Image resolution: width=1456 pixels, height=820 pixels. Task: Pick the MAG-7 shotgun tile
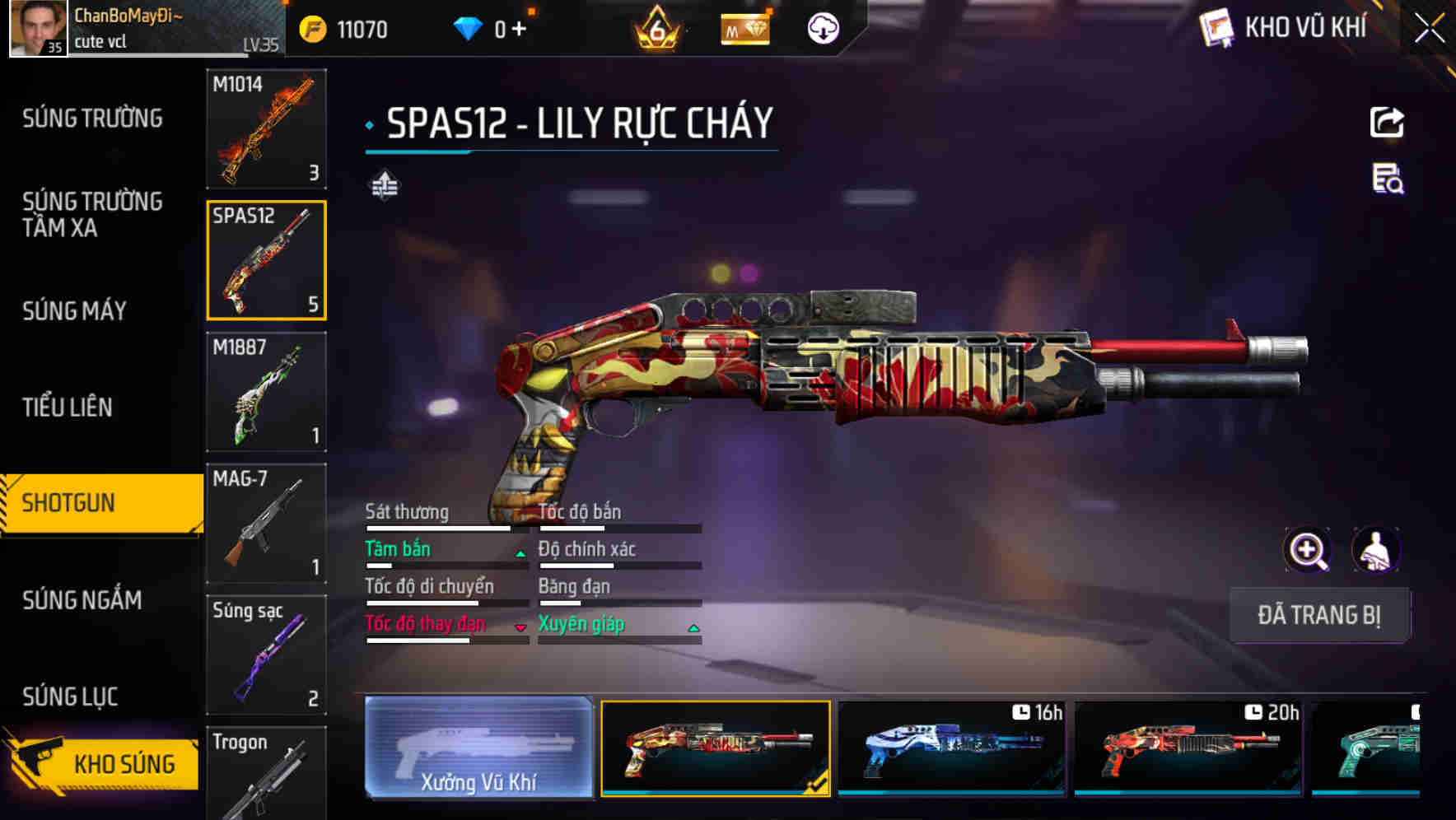click(266, 524)
